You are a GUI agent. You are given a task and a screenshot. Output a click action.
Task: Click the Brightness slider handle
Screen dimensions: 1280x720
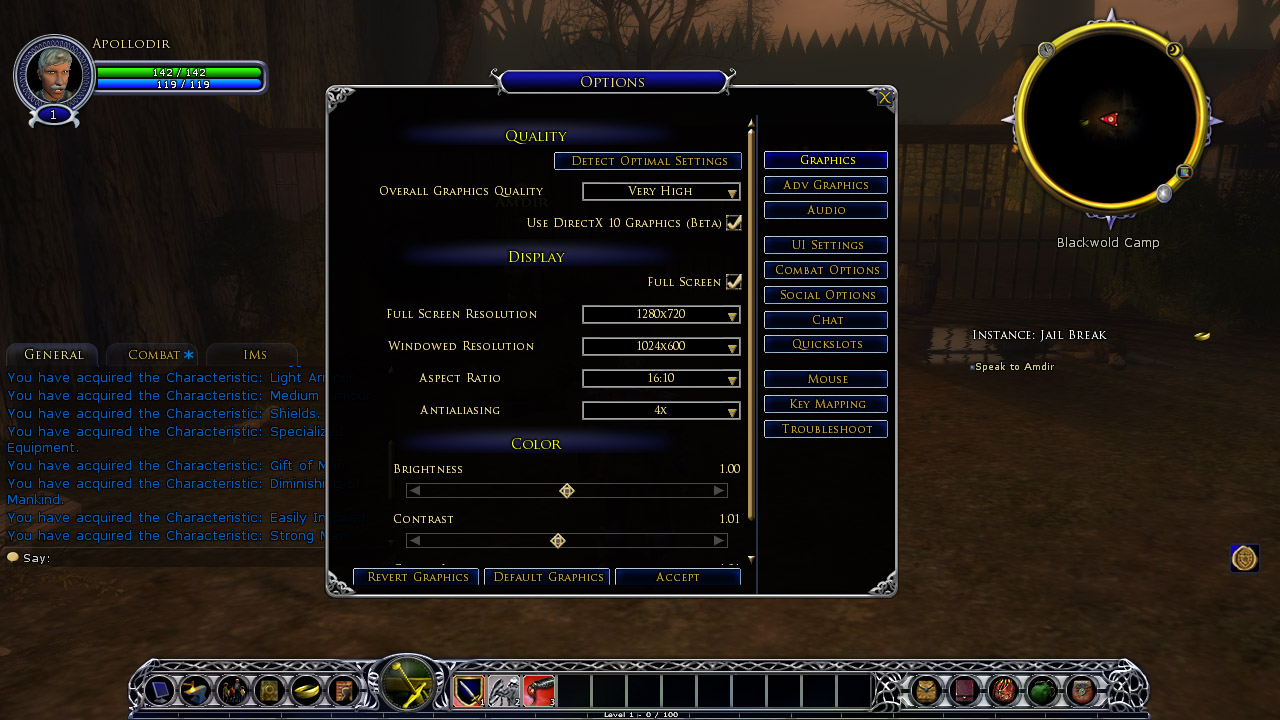click(567, 491)
